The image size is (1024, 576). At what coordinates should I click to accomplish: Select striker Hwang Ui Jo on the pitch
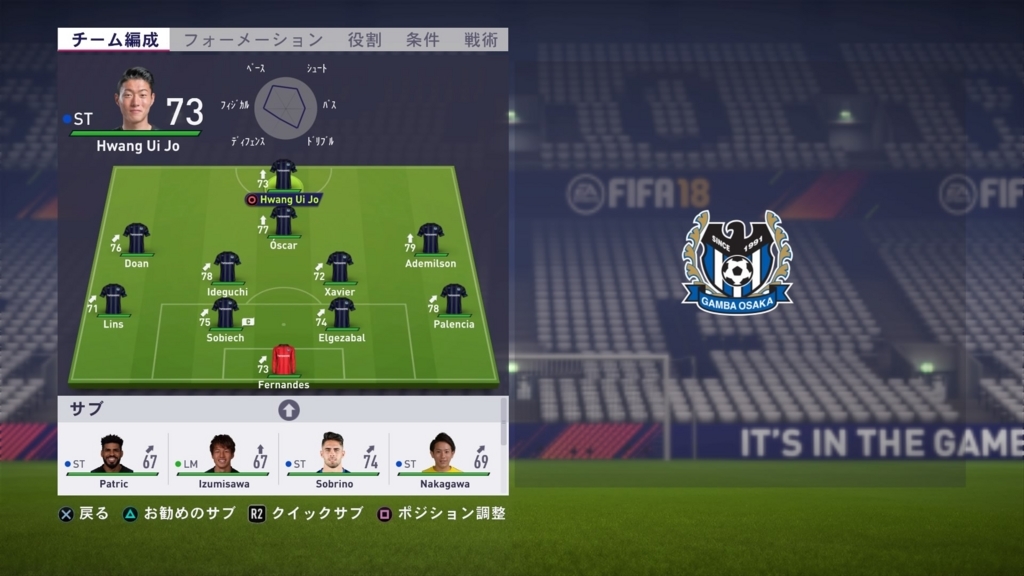284,176
